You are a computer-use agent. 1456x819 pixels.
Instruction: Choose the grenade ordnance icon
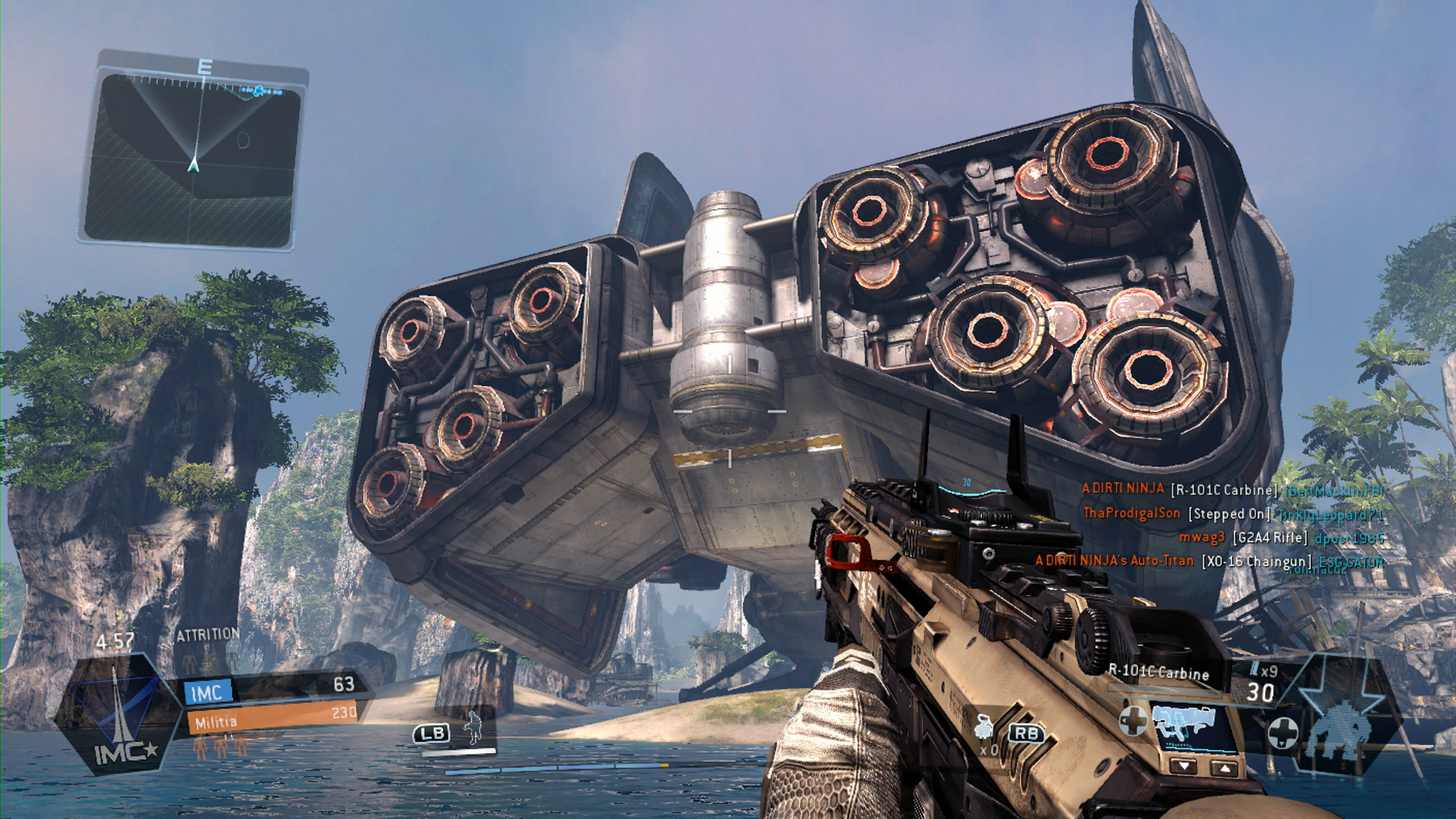(x=984, y=729)
